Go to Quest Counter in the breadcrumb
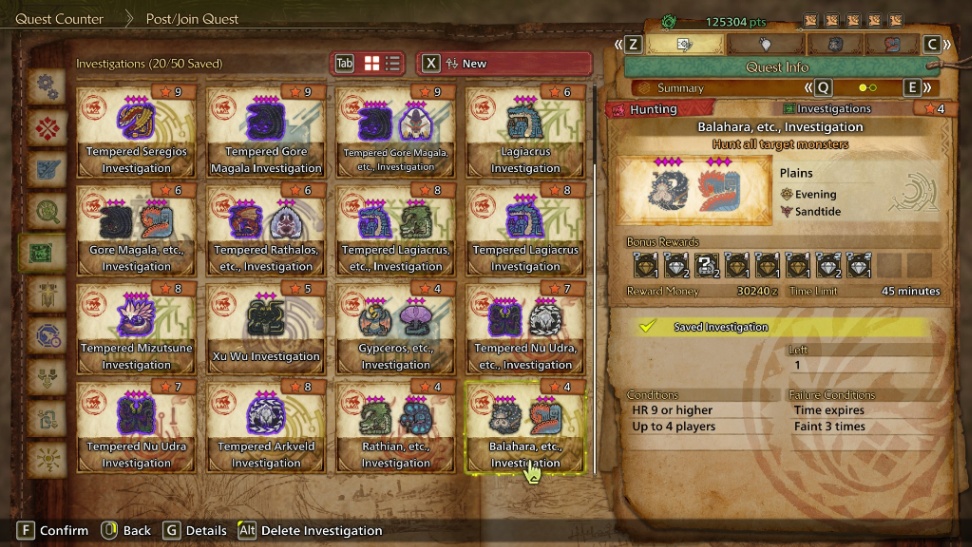 pos(59,19)
